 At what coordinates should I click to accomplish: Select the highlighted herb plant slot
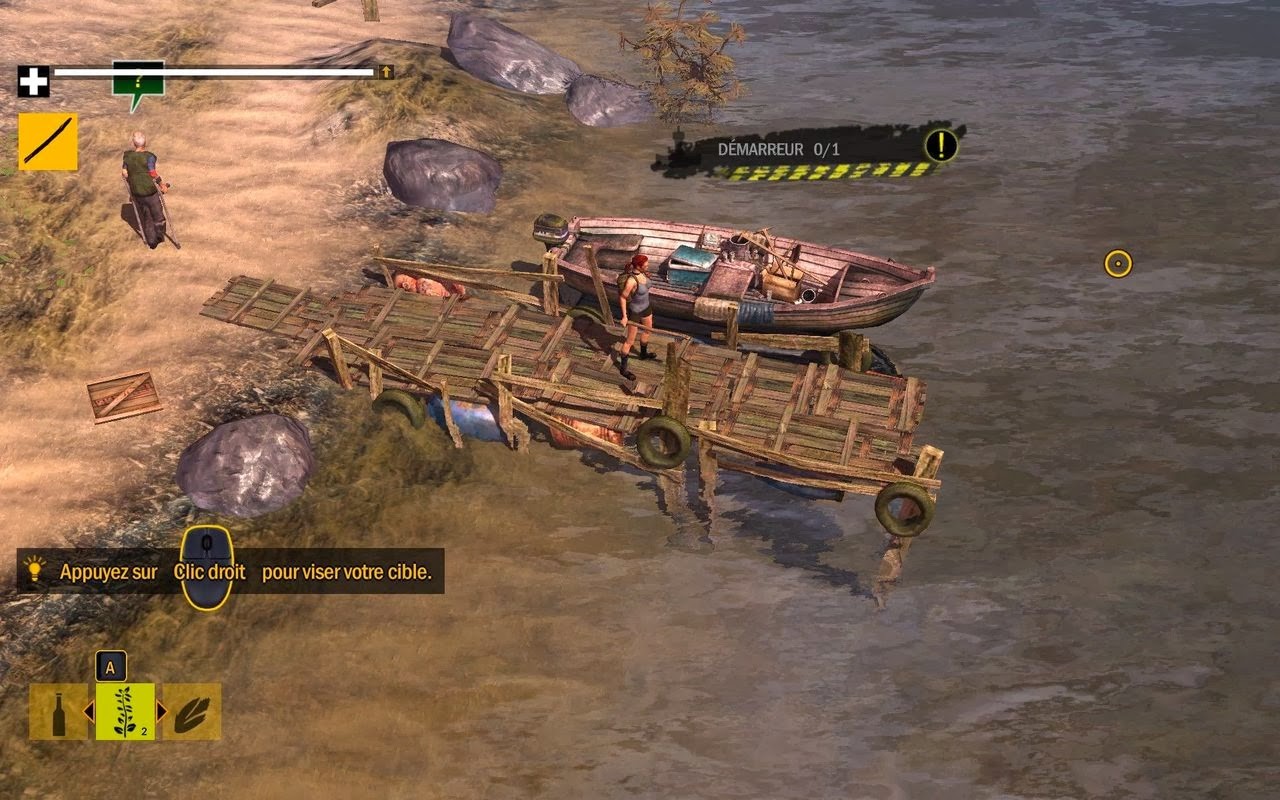click(x=125, y=712)
